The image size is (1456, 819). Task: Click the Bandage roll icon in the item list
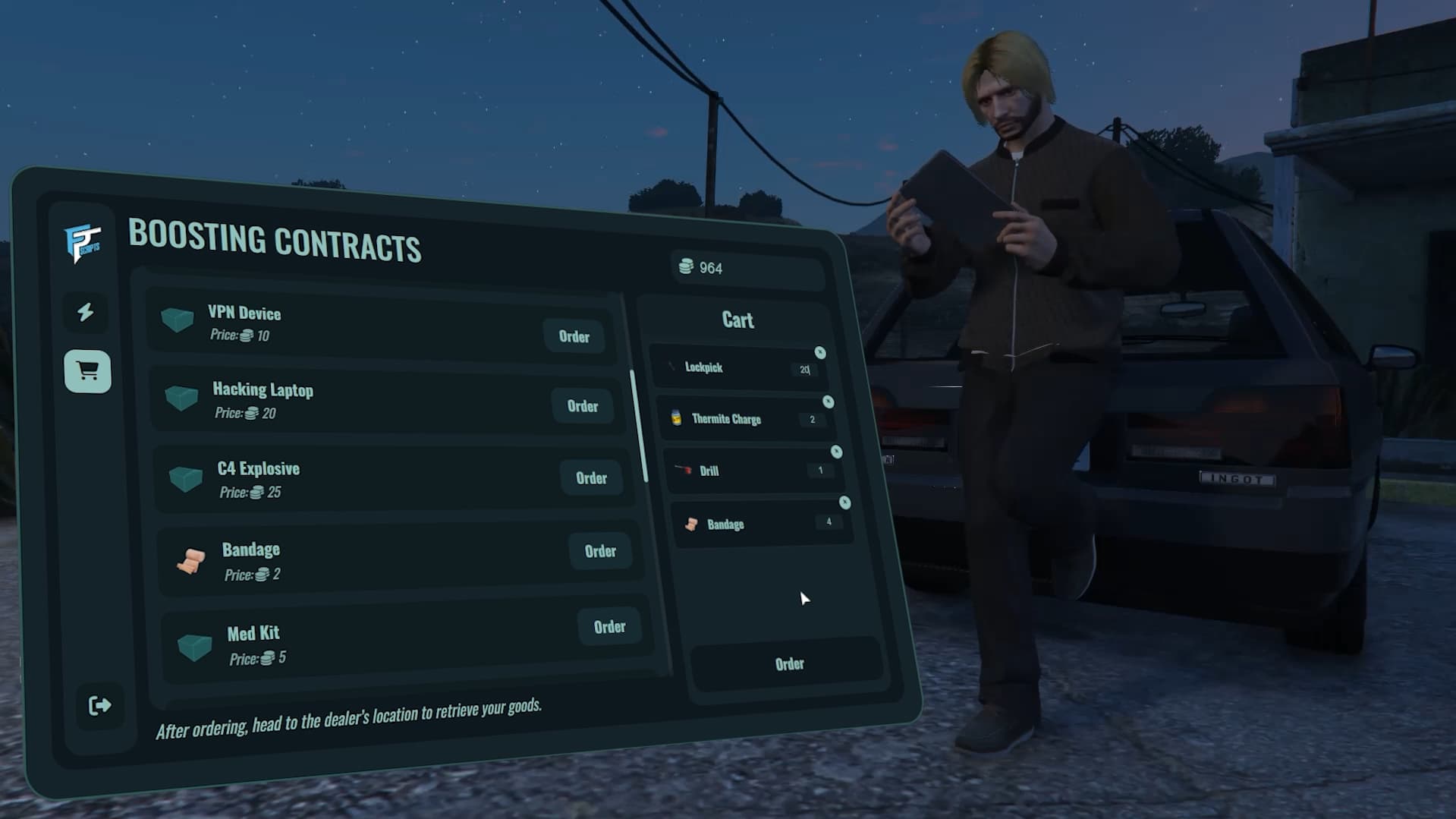click(x=193, y=560)
